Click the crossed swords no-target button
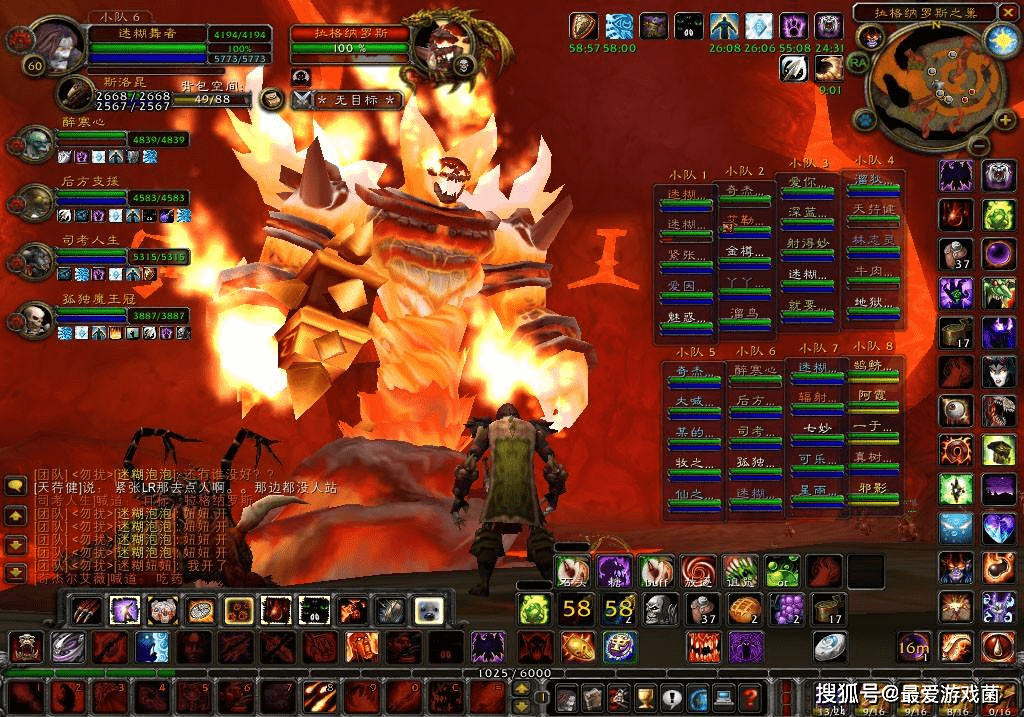This screenshot has width=1024, height=717. point(303,100)
